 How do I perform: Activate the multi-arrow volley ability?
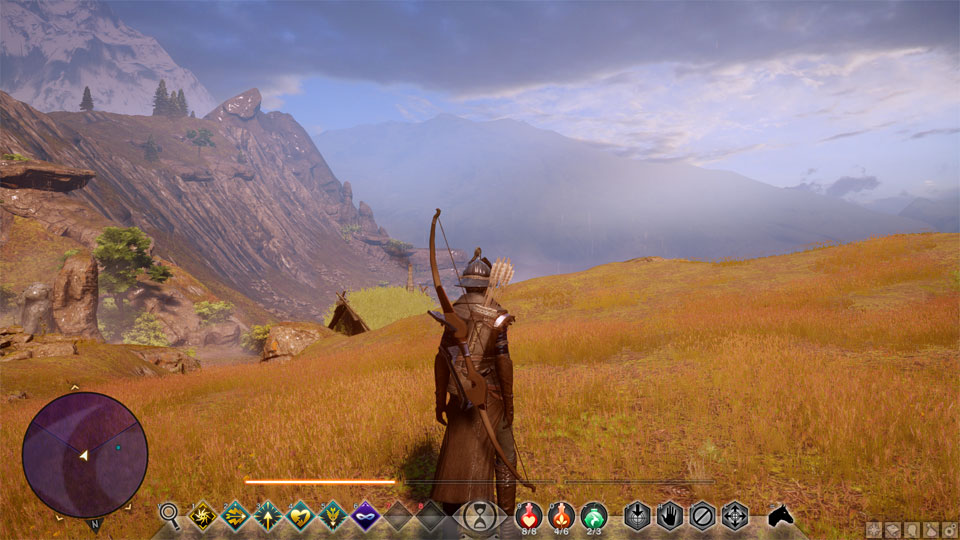[x=236, y=515]
